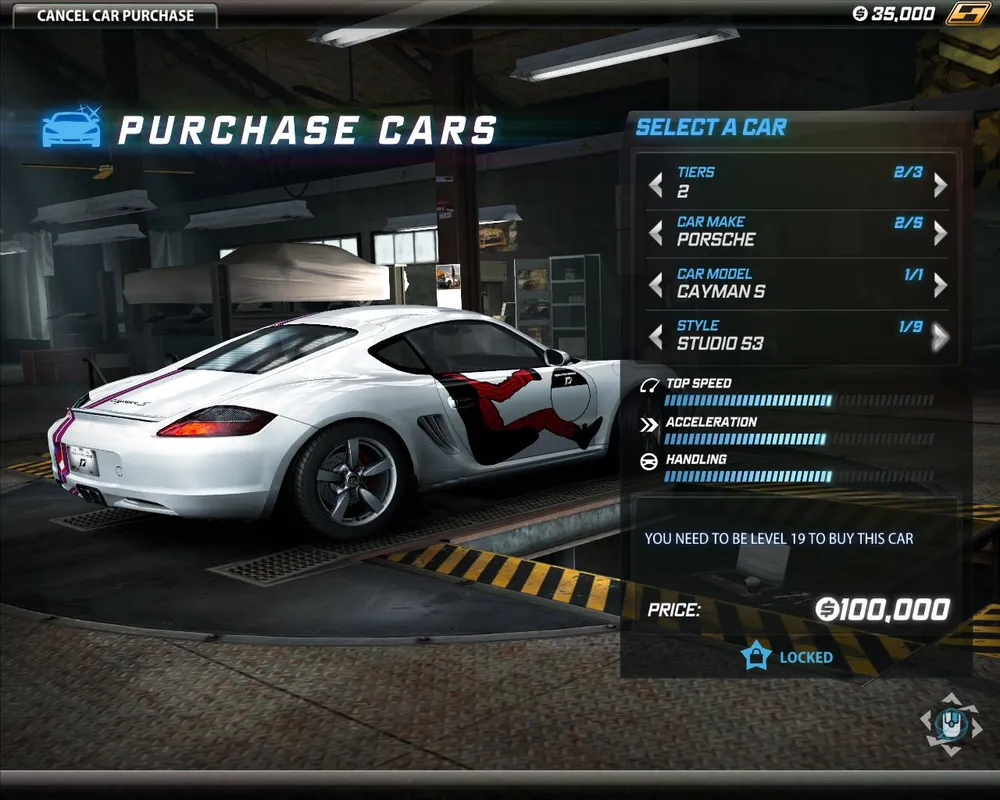Show the previous car model
The width and height of the screenshot is (1000, 800).
(x=656, y=286)
